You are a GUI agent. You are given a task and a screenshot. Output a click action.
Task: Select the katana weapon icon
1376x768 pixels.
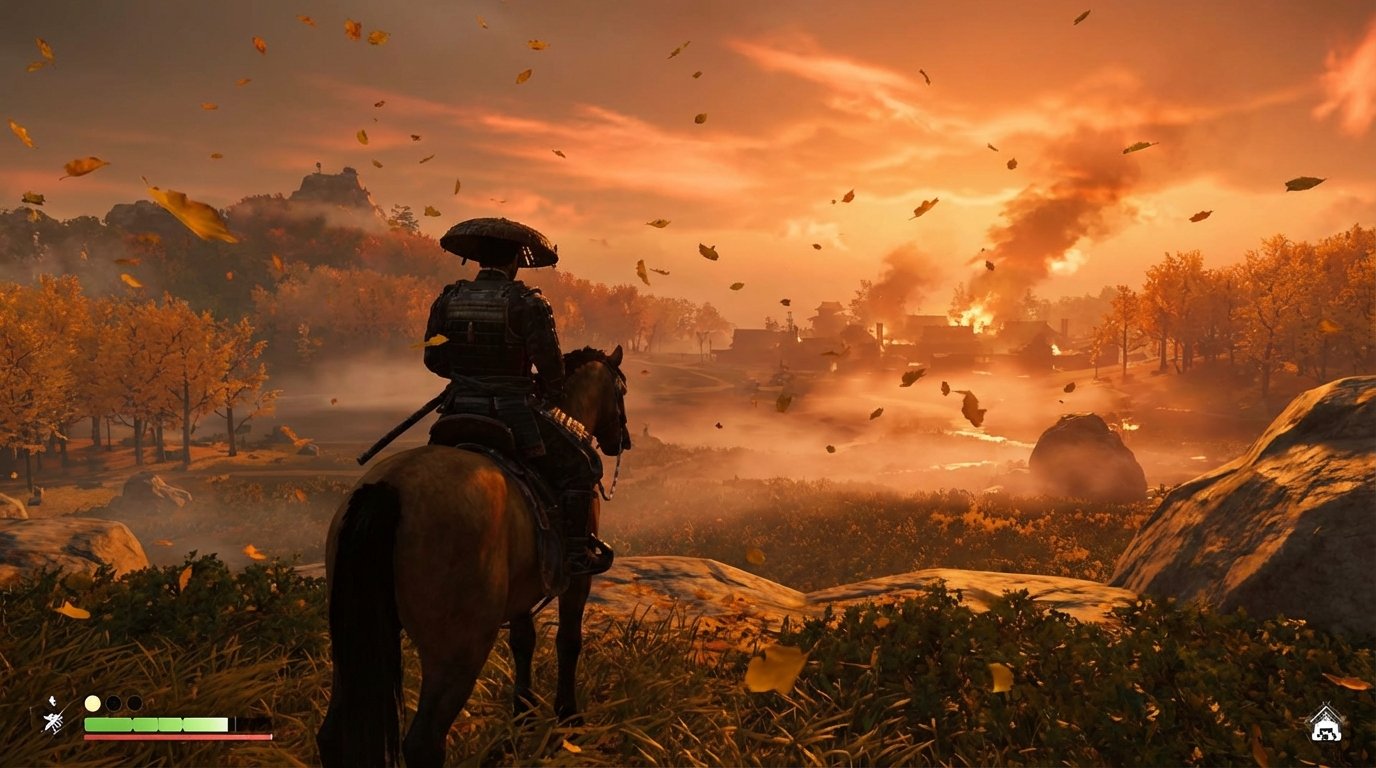pyautogui.click(x=52, y=722)
